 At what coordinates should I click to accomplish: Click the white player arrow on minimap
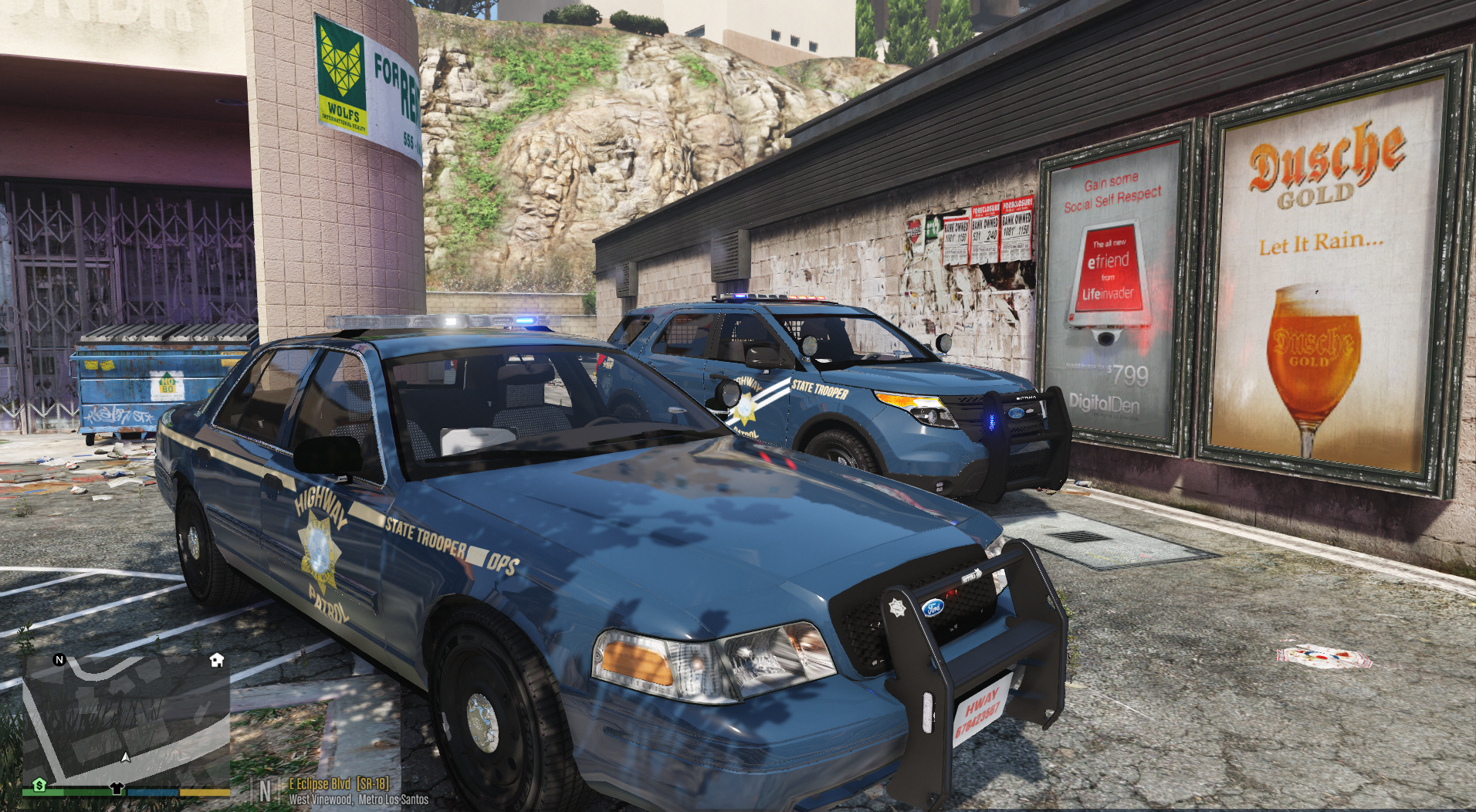tap(126, 757)
